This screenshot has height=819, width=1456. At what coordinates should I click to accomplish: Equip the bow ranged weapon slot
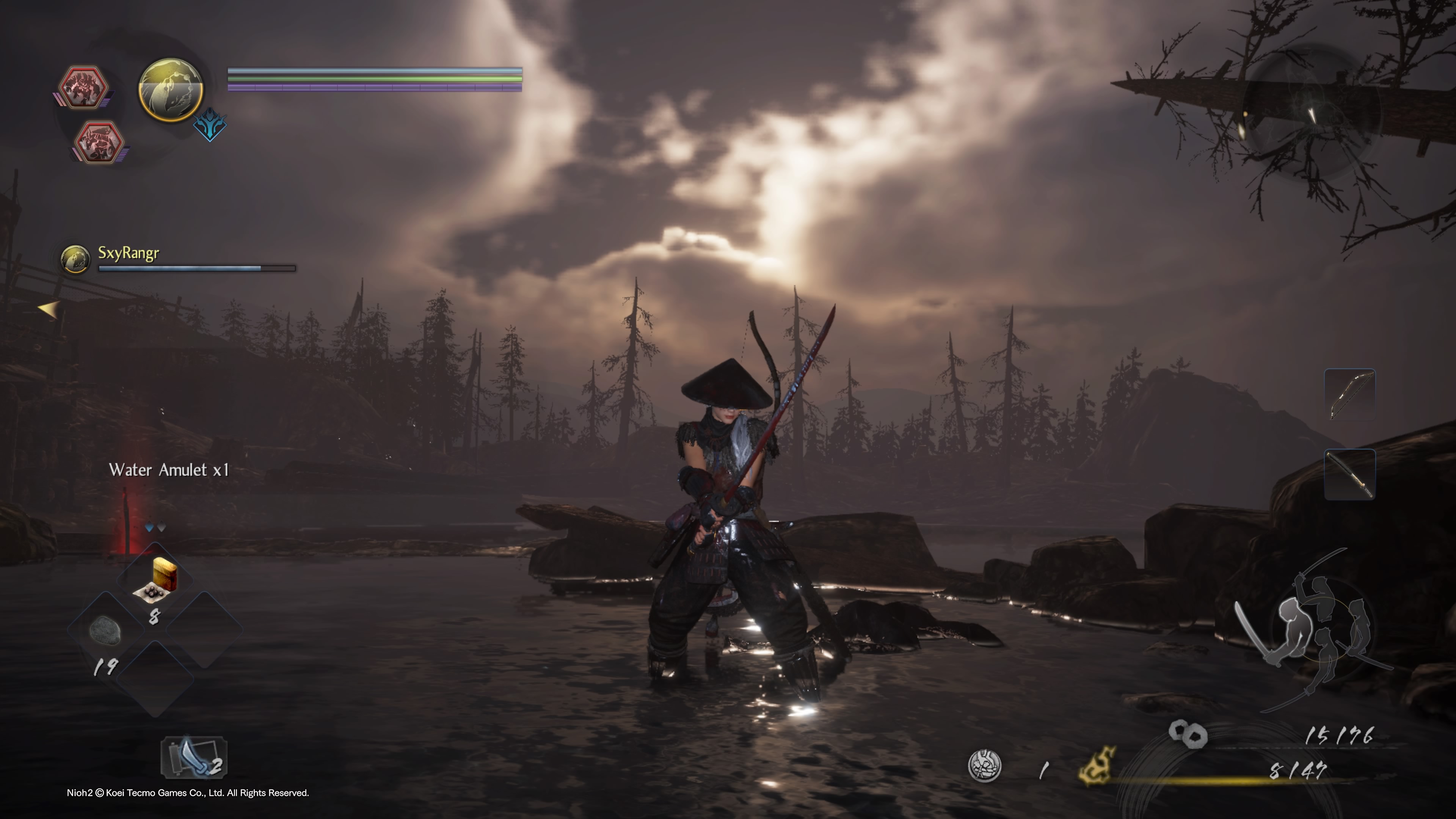coord(1349,394)
